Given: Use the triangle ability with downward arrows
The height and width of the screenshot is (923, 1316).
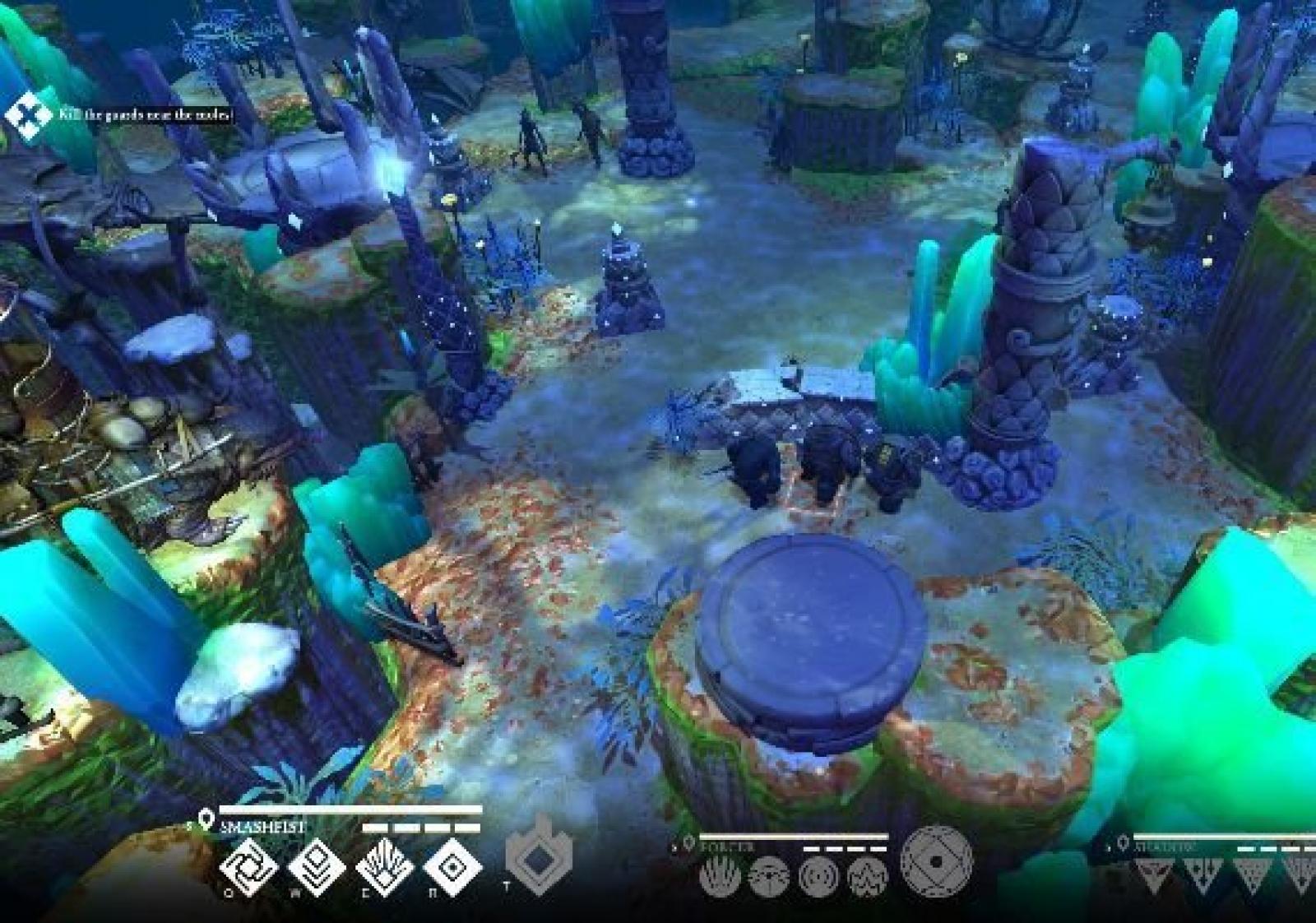Looking at the screenshot, I should click(1202, 874).
